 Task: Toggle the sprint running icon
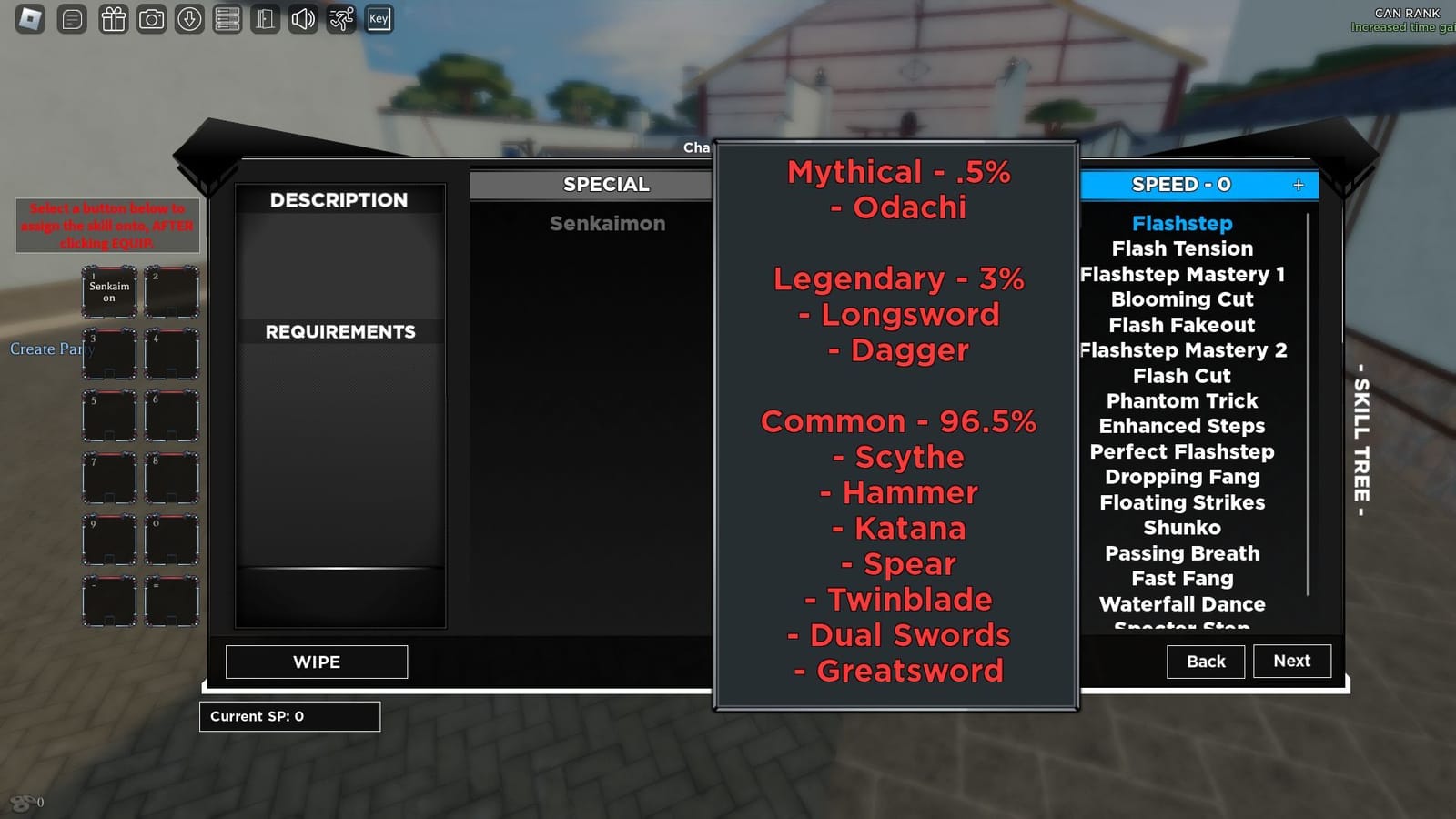(x=340, y=18)
